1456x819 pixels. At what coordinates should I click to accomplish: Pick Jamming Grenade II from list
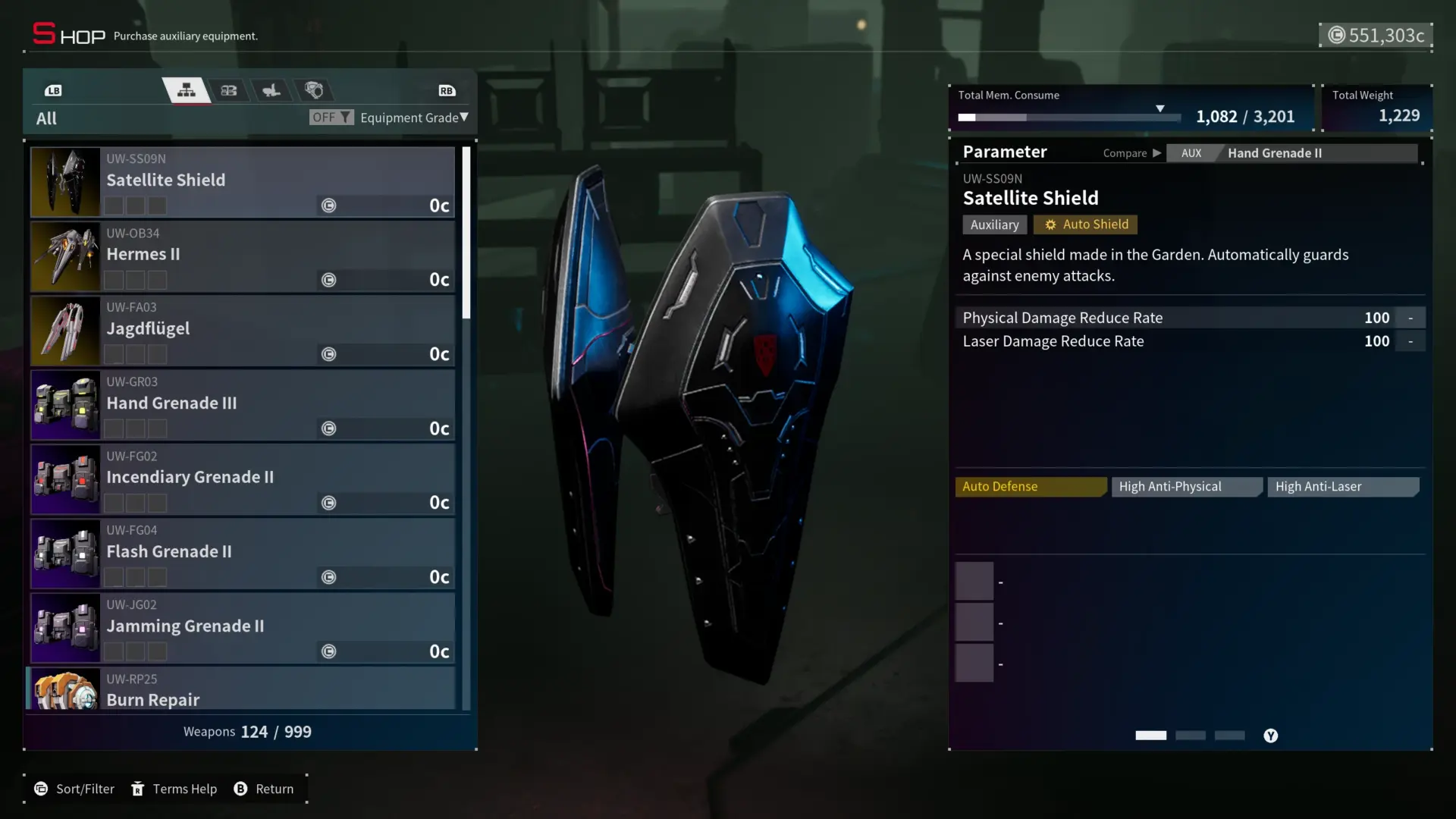tap(243, 628)
